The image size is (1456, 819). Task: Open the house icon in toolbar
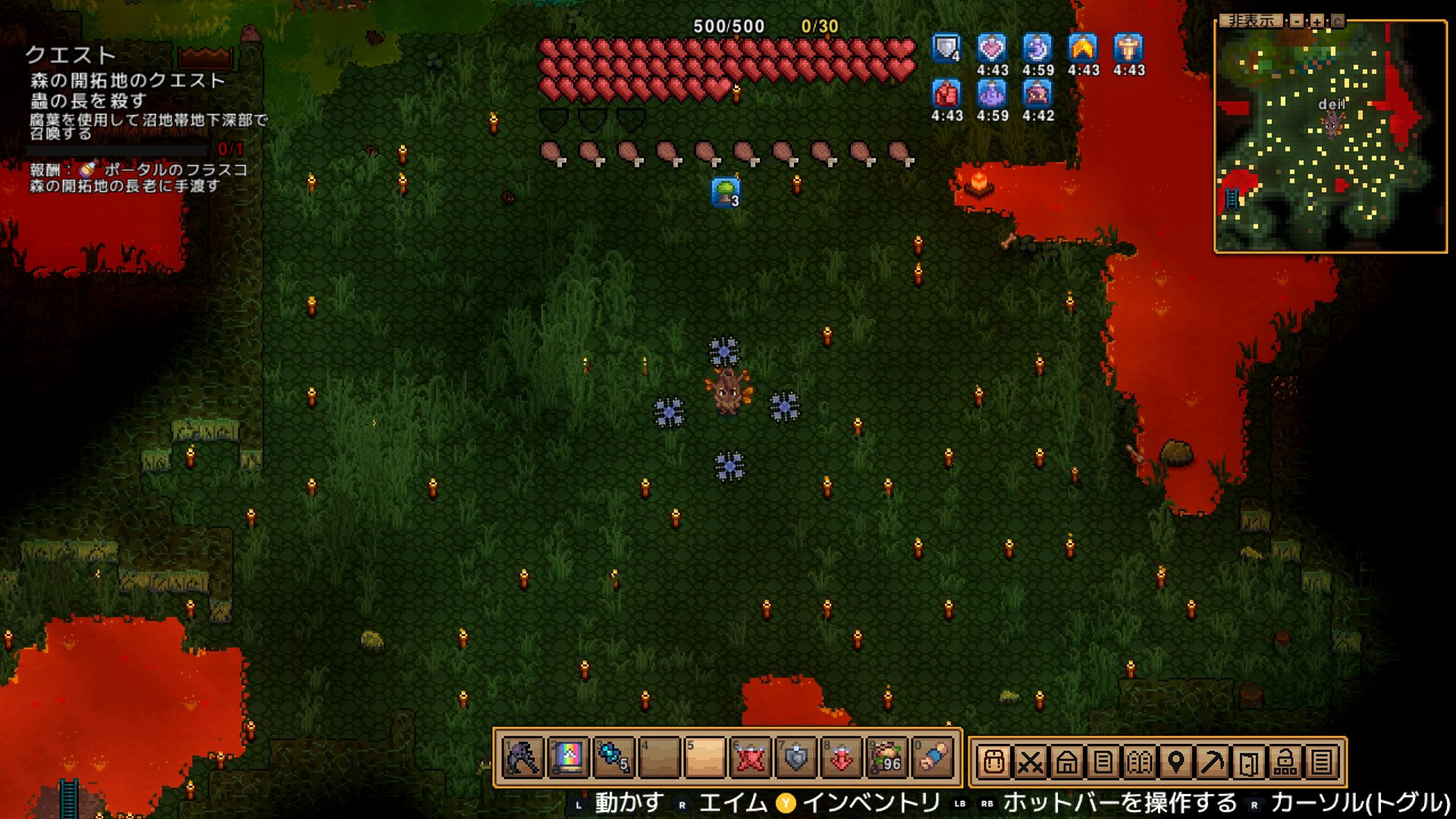[1066, 761]
